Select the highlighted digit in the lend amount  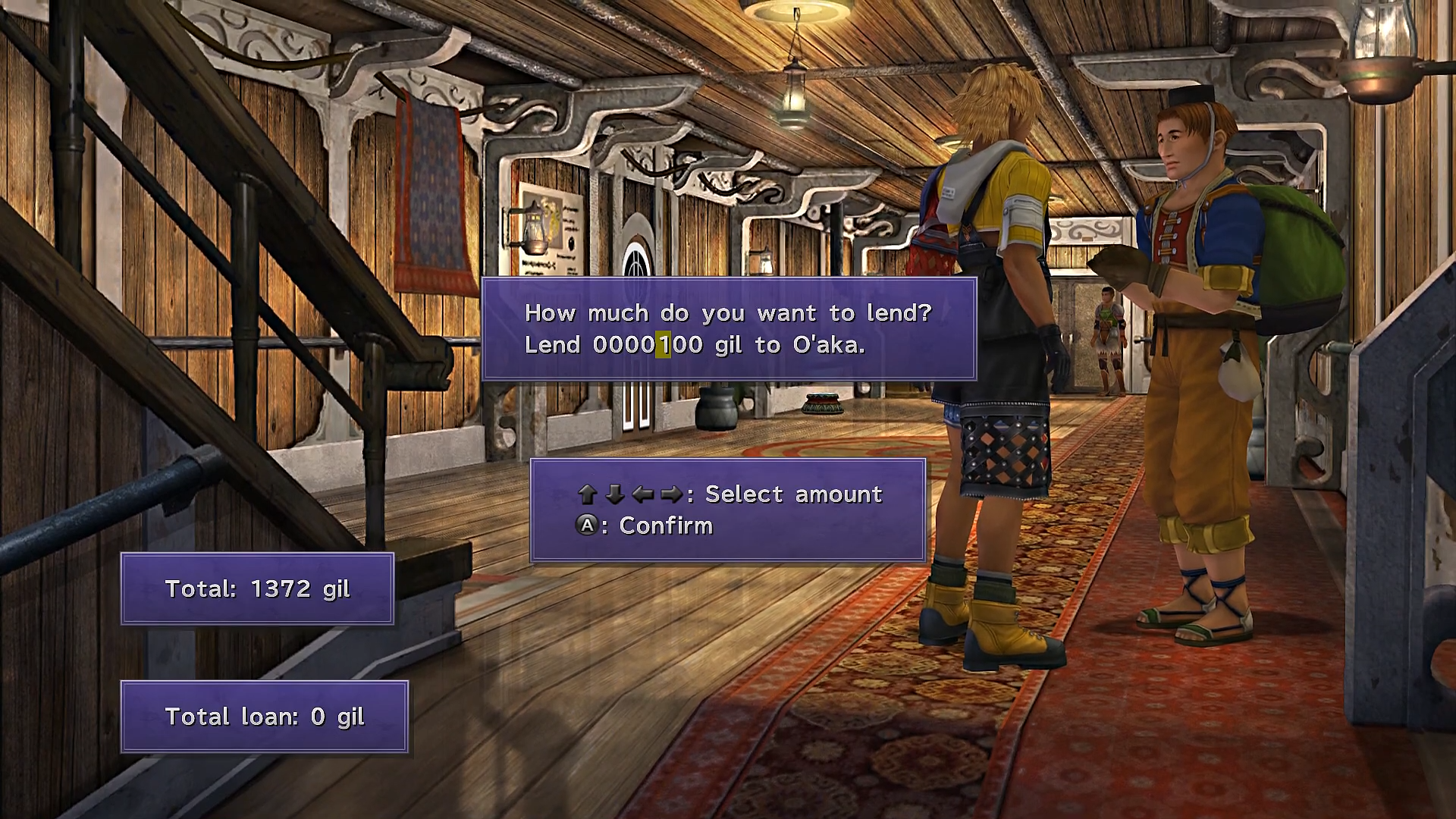coord(663,345)
